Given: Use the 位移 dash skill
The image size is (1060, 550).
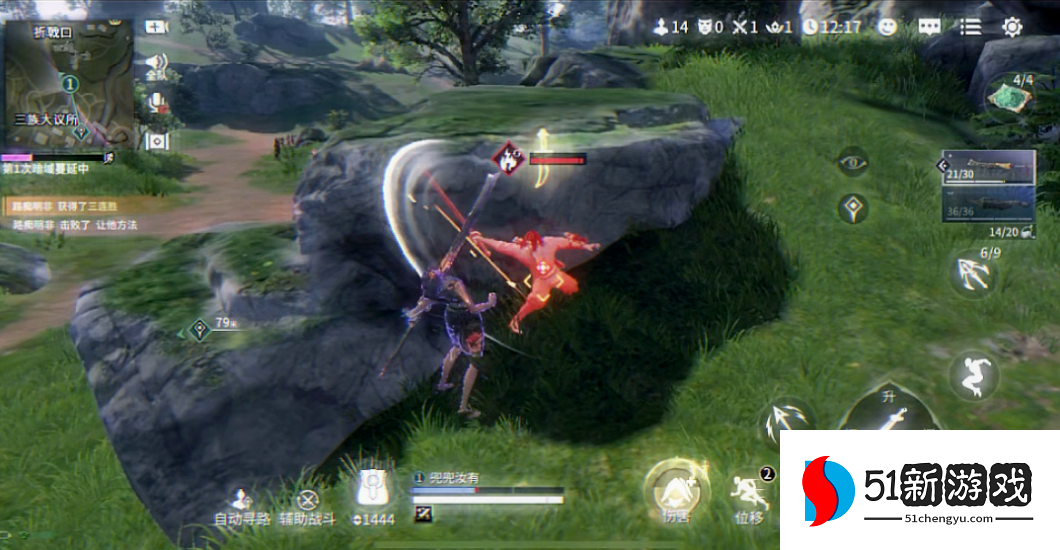Looking at the screenshot, I should (748, 494).
